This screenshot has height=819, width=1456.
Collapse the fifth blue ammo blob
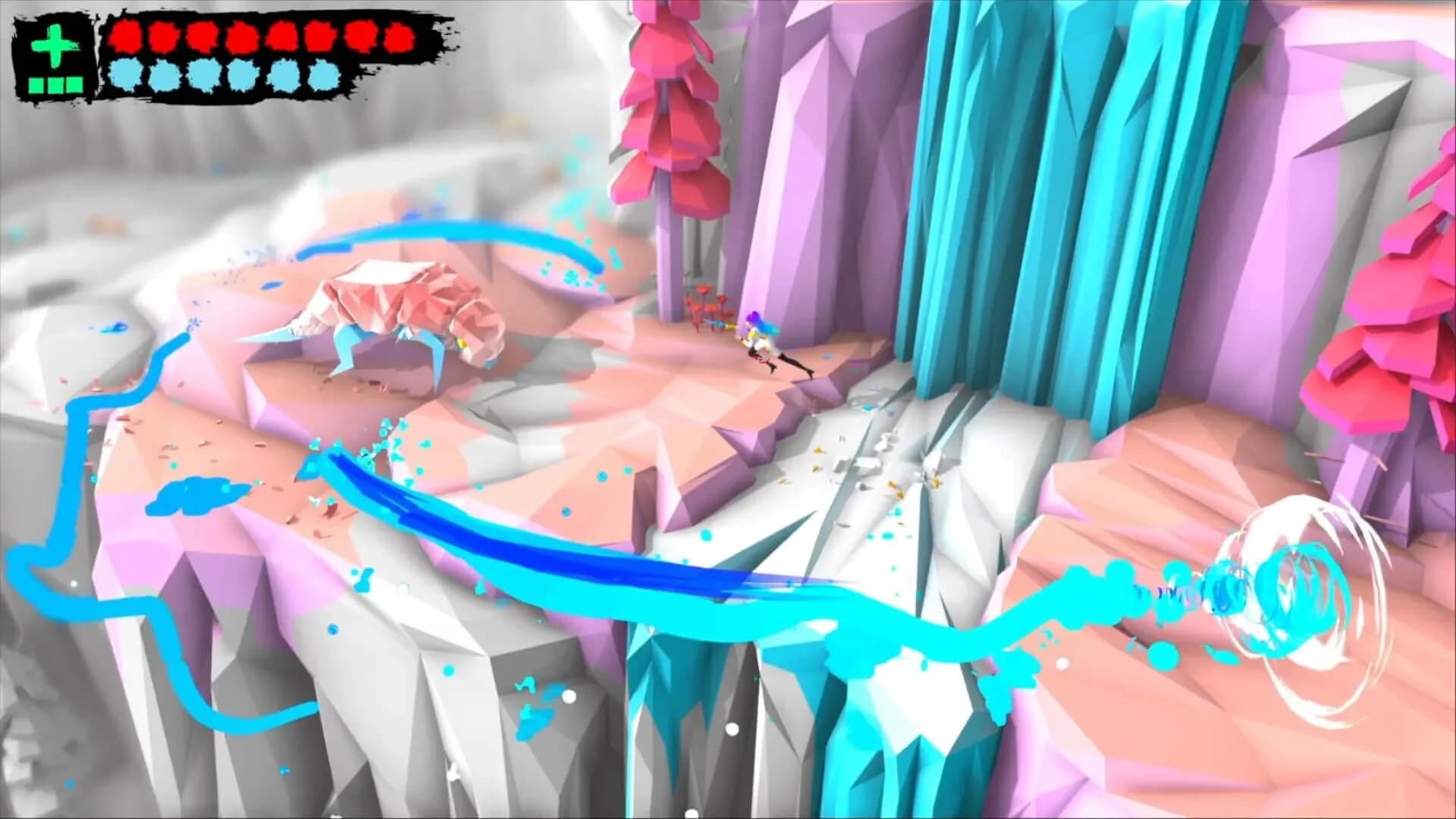click(x=284, y=76)
